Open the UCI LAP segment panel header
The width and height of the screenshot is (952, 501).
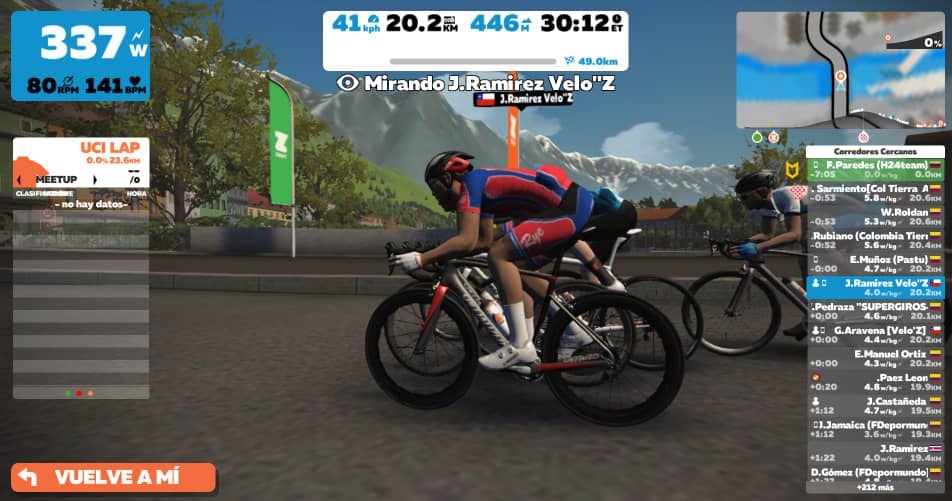82,153
